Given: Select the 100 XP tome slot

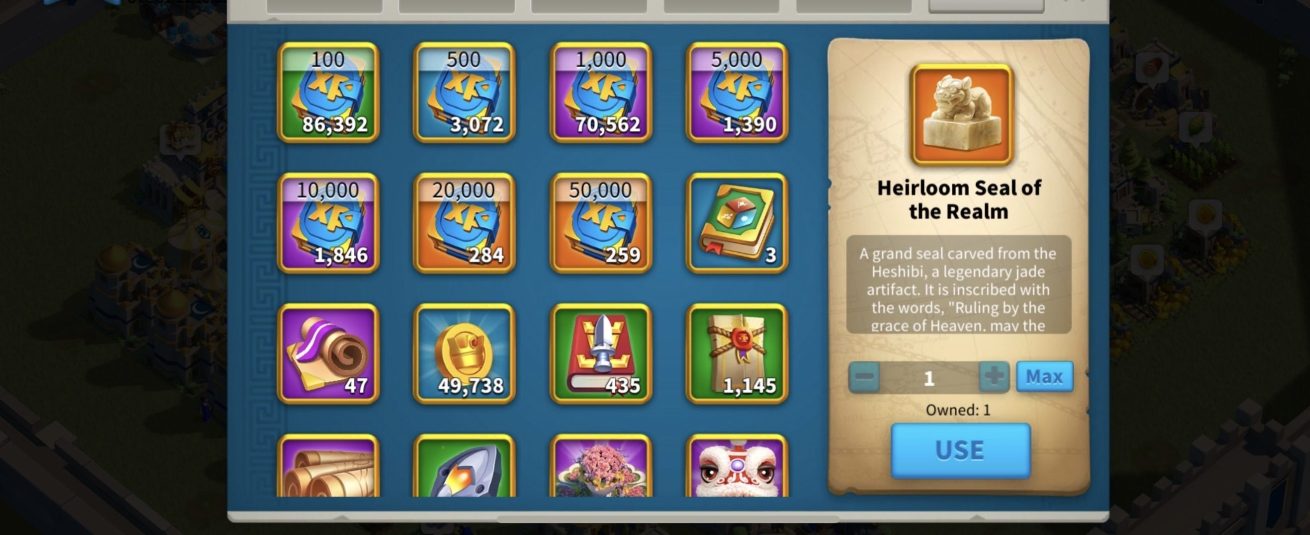Looking at the screenshot, I should point(328,92).
